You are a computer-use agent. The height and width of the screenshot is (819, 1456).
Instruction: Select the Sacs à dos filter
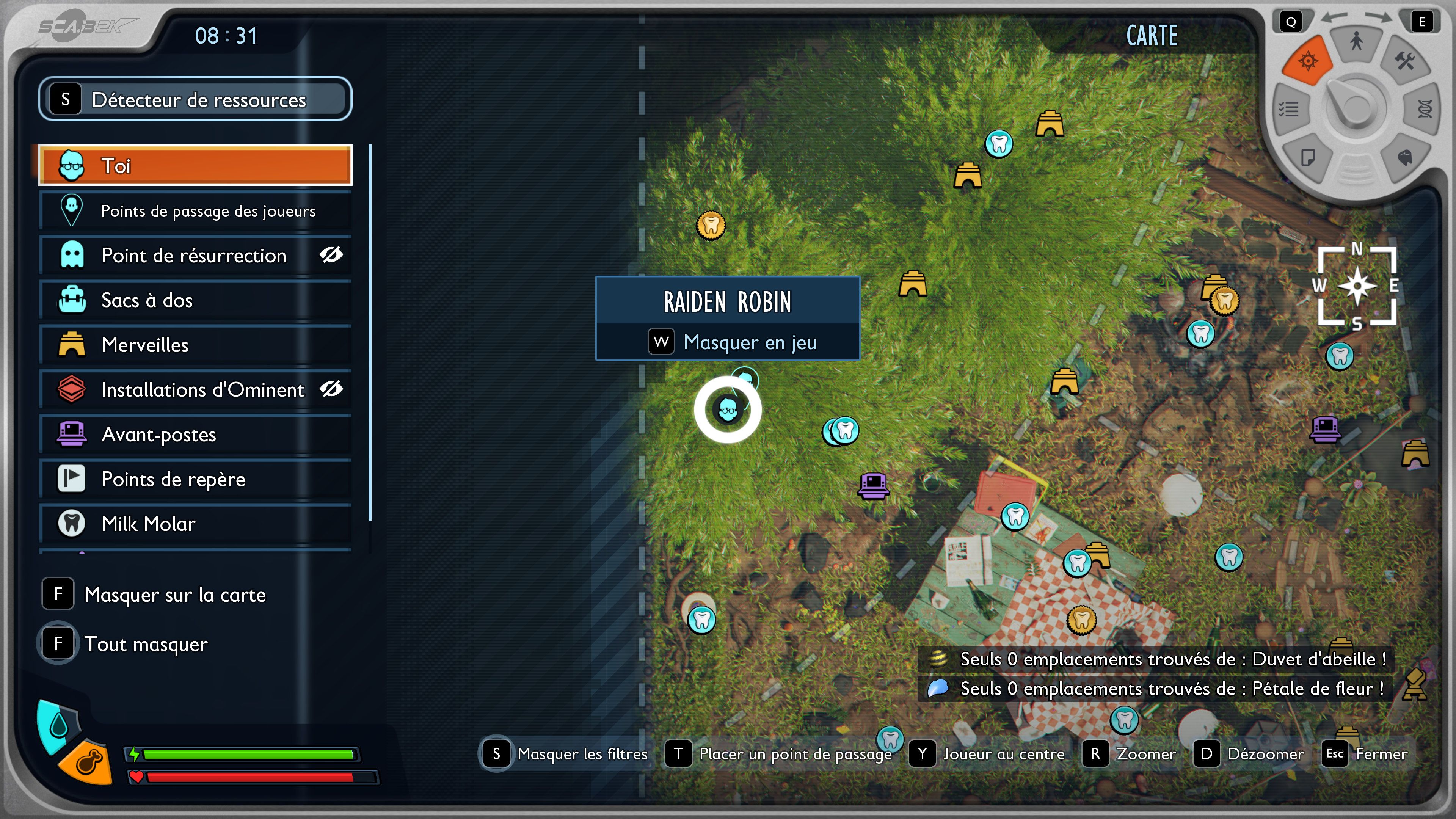(195, 300)
